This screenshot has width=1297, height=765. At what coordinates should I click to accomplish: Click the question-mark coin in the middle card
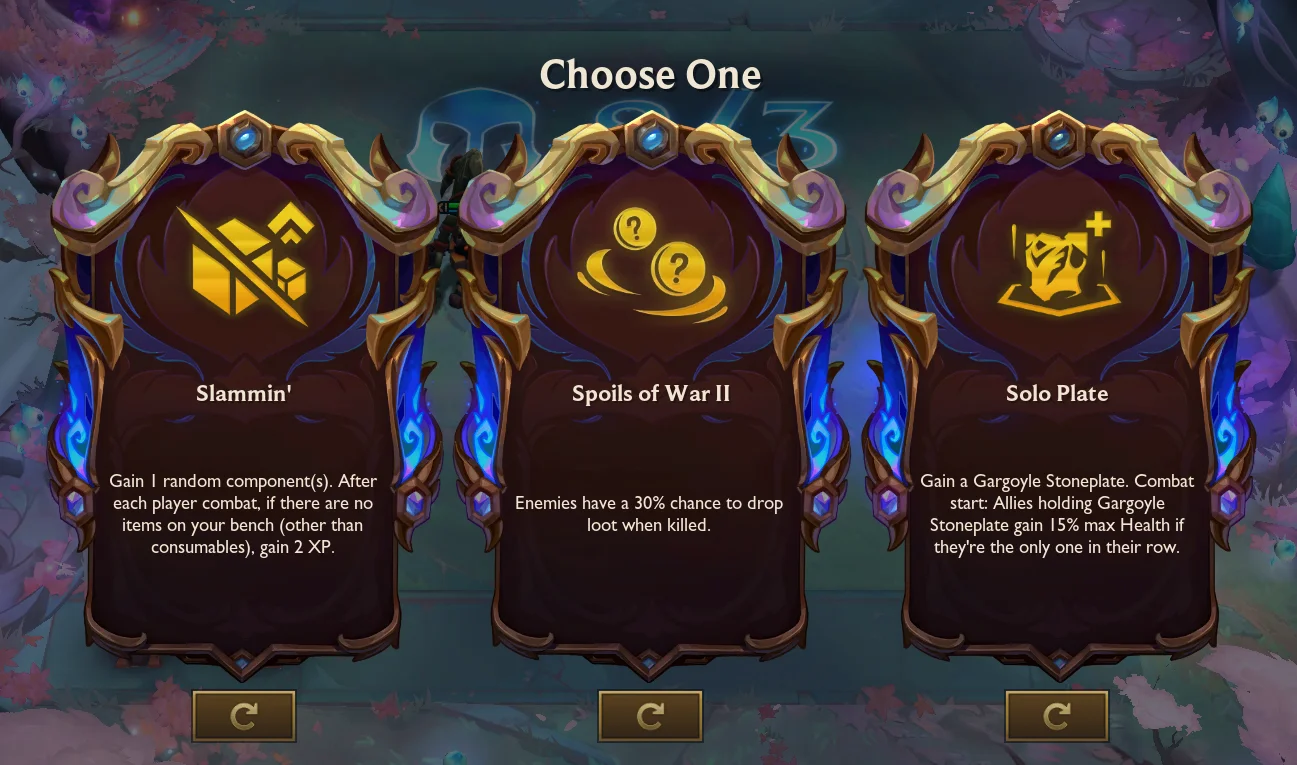[679, 268]
